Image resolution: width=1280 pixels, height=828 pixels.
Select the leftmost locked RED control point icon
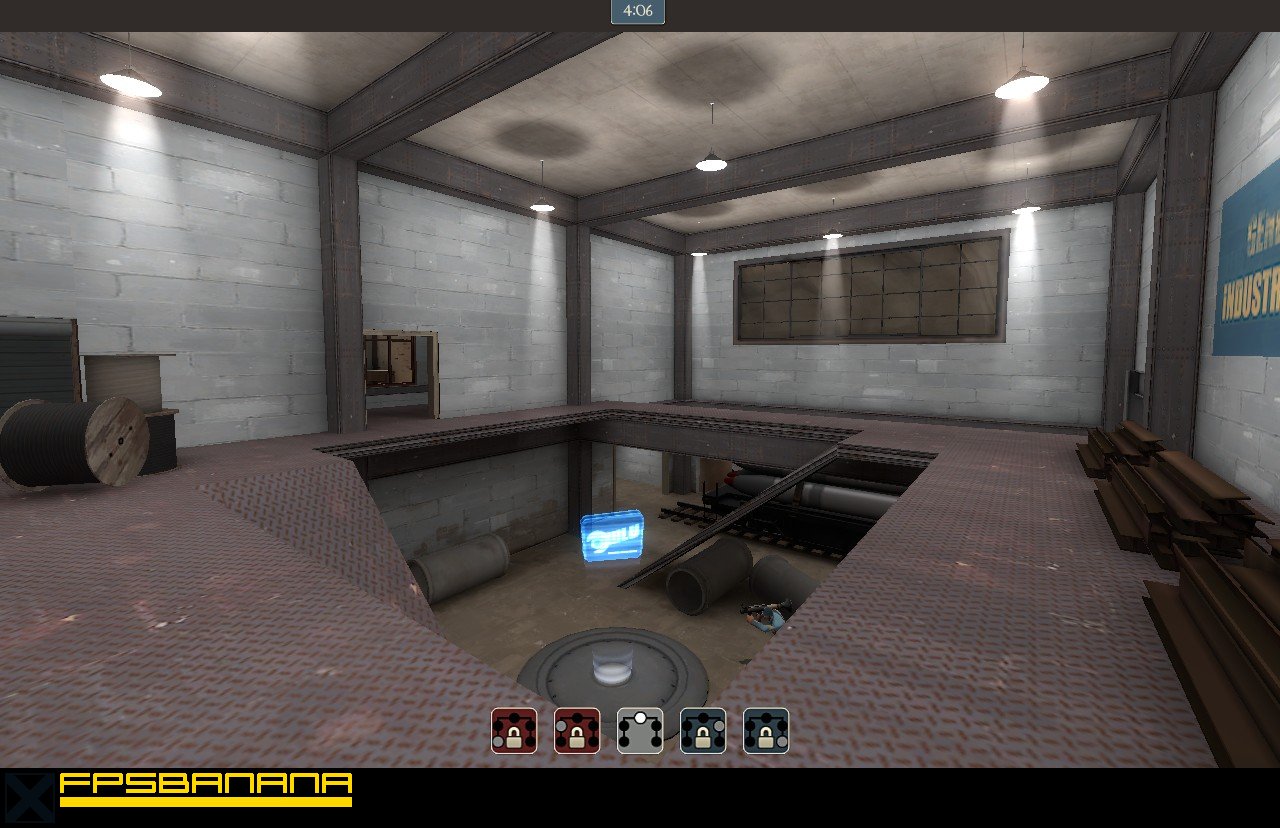coord(514,730)
